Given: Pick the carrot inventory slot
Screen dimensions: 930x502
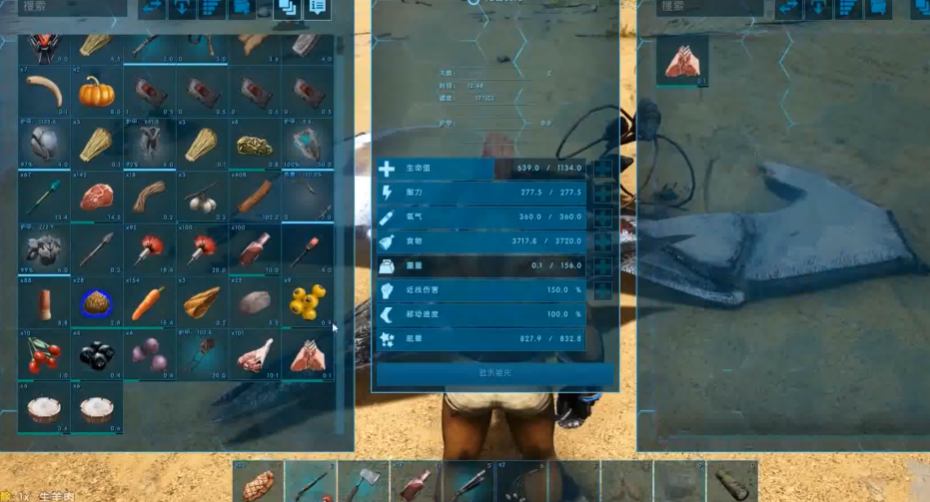Looking at the screenshot, I should click(148, 301).
